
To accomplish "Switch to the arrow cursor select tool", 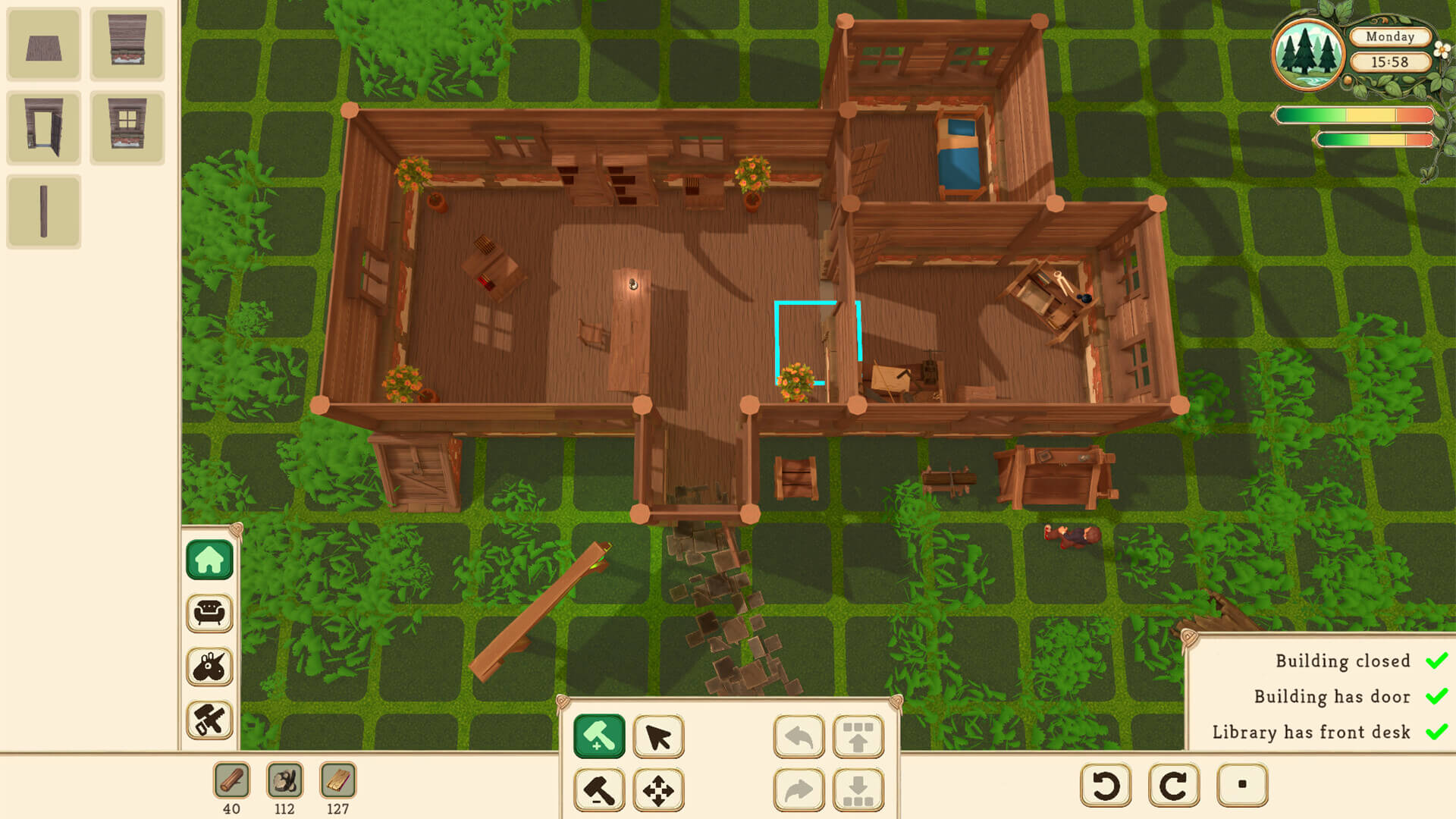I will pos(658,736).
